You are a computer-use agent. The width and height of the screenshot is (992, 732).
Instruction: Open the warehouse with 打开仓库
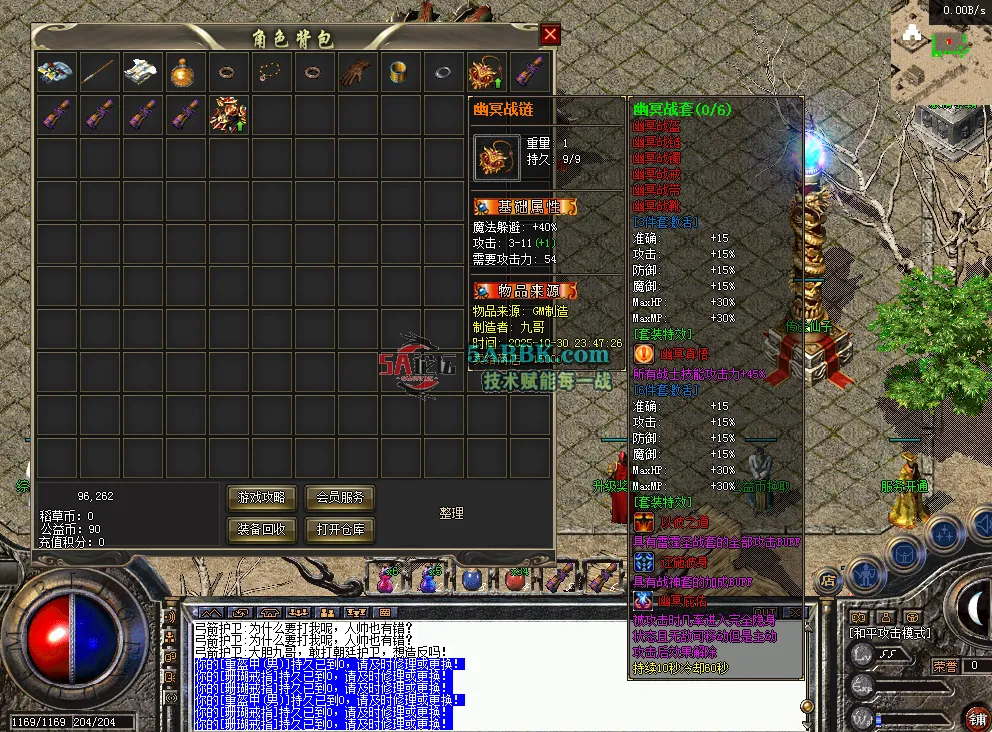coord(341,529)
